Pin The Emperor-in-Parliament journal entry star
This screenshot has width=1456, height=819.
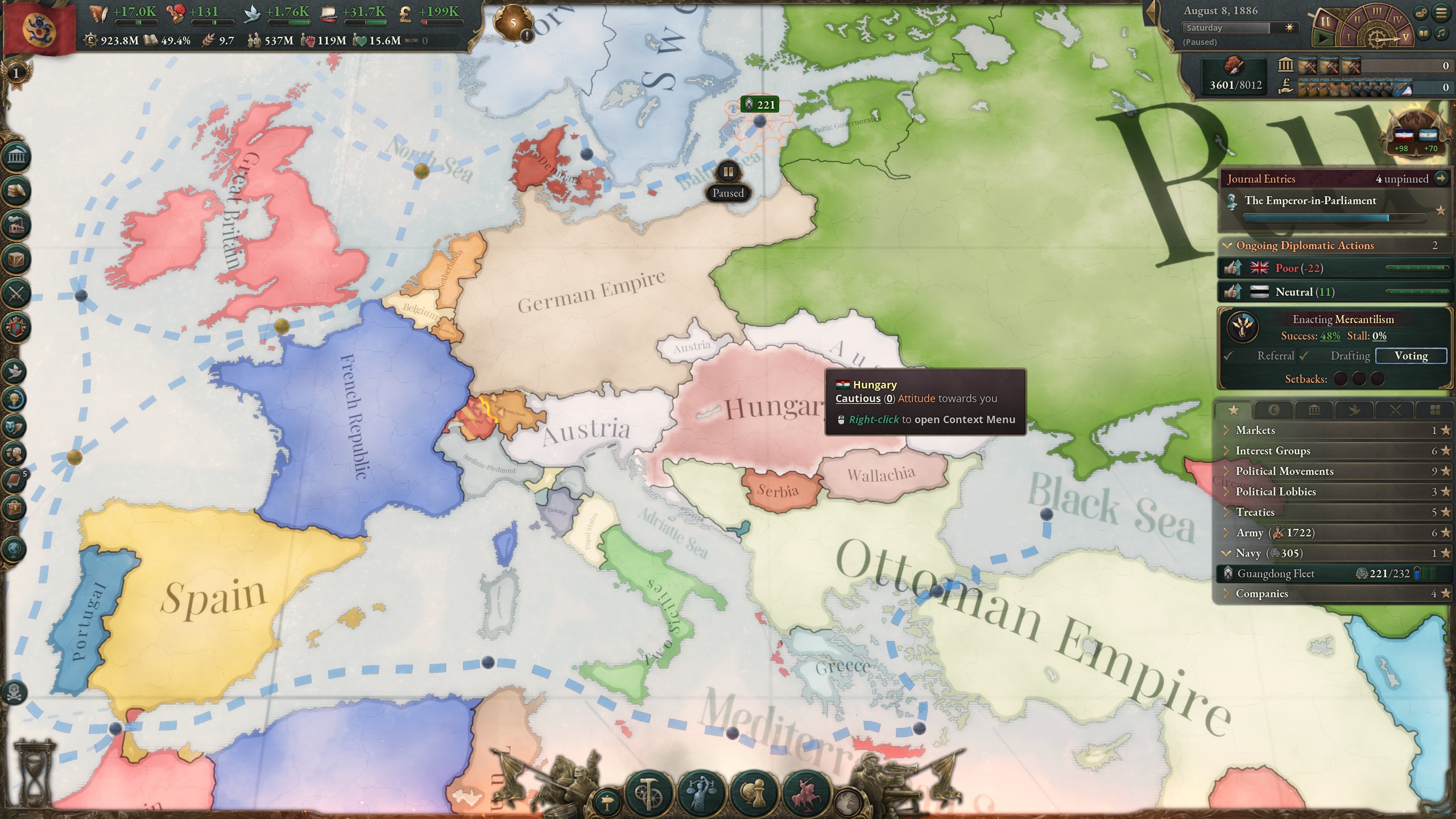[x=1440, y=210]
